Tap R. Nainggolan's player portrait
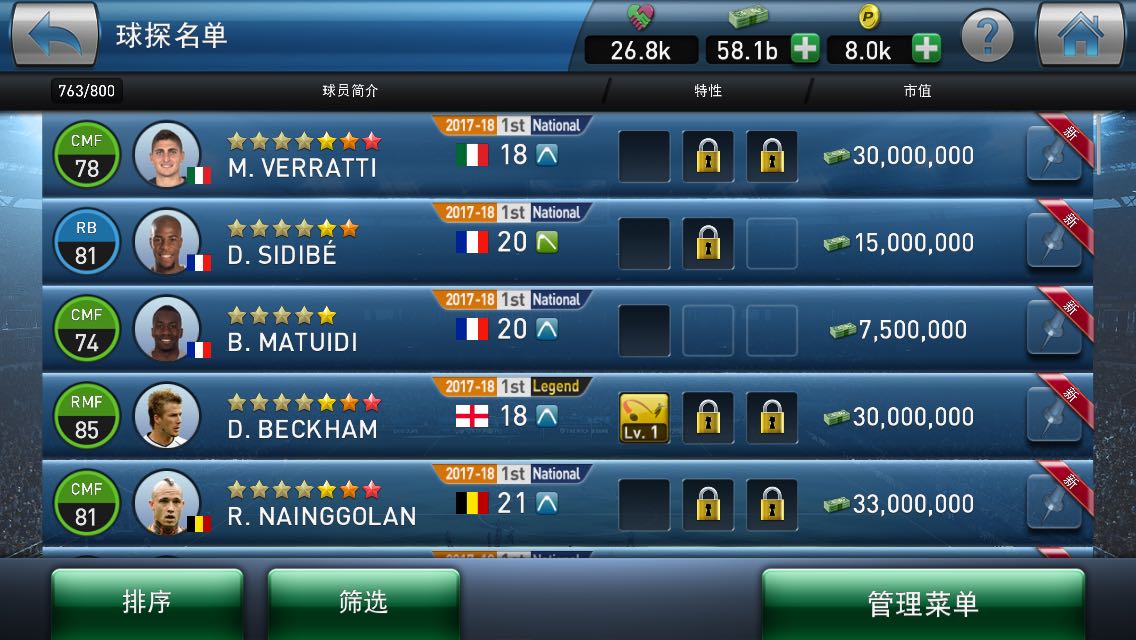1136x640 pixels. pos(166,503)
